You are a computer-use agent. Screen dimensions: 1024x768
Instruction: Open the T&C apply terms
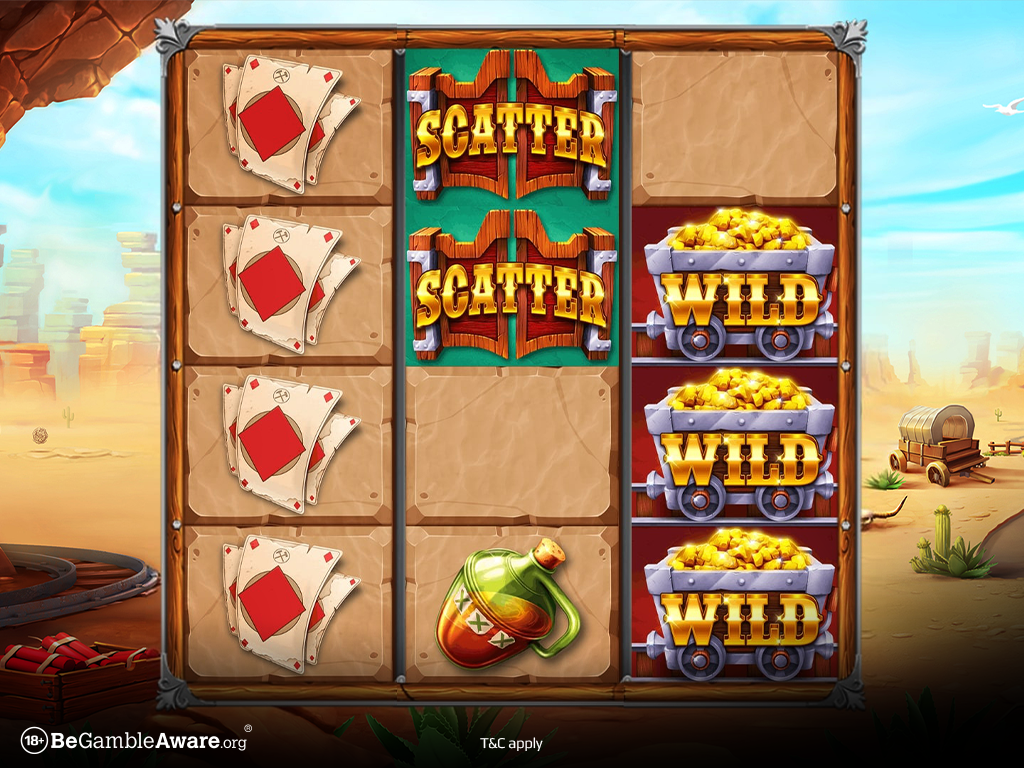(x=511, y=743)
